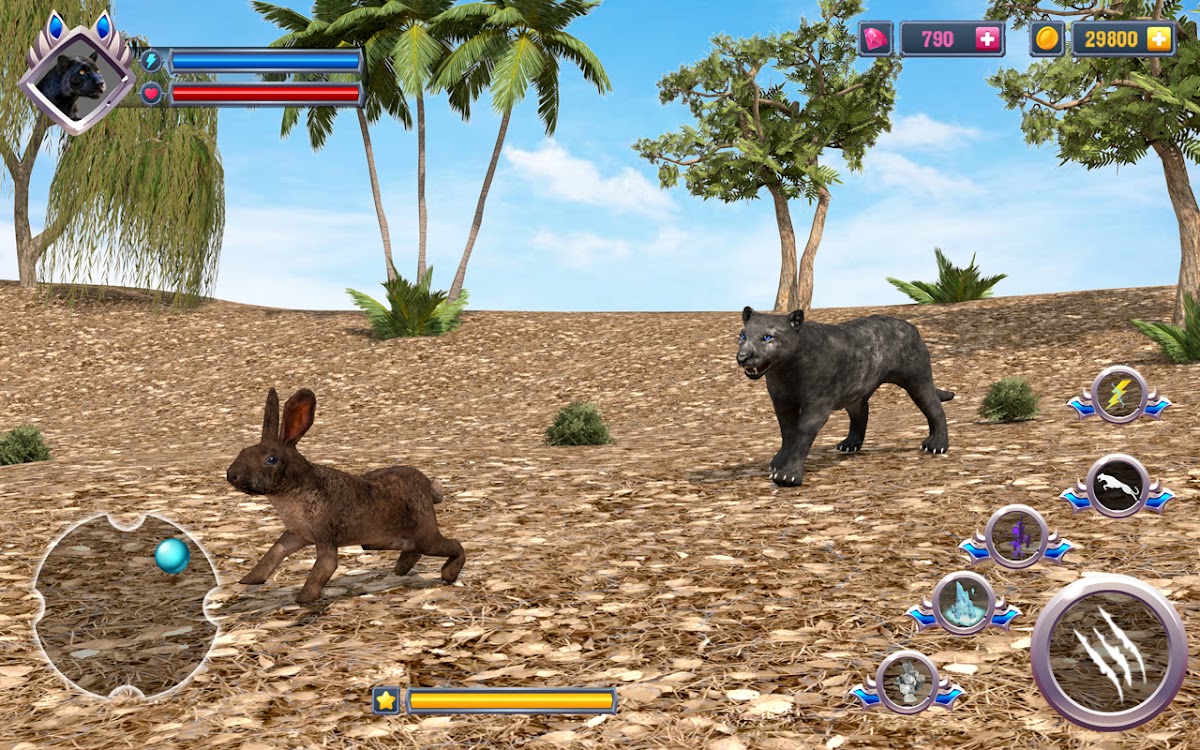Tap the claw slash attack button

point(1108,651)
